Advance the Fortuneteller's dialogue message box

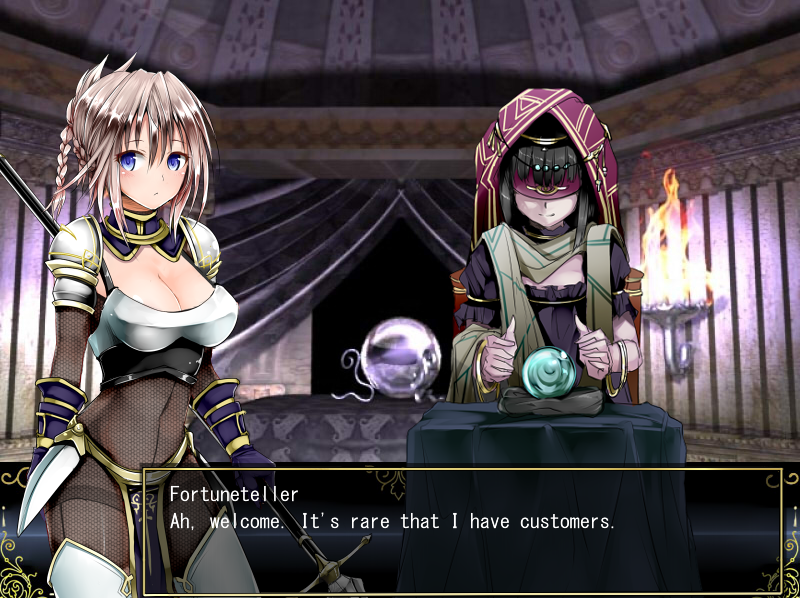(x=462, y=531)
